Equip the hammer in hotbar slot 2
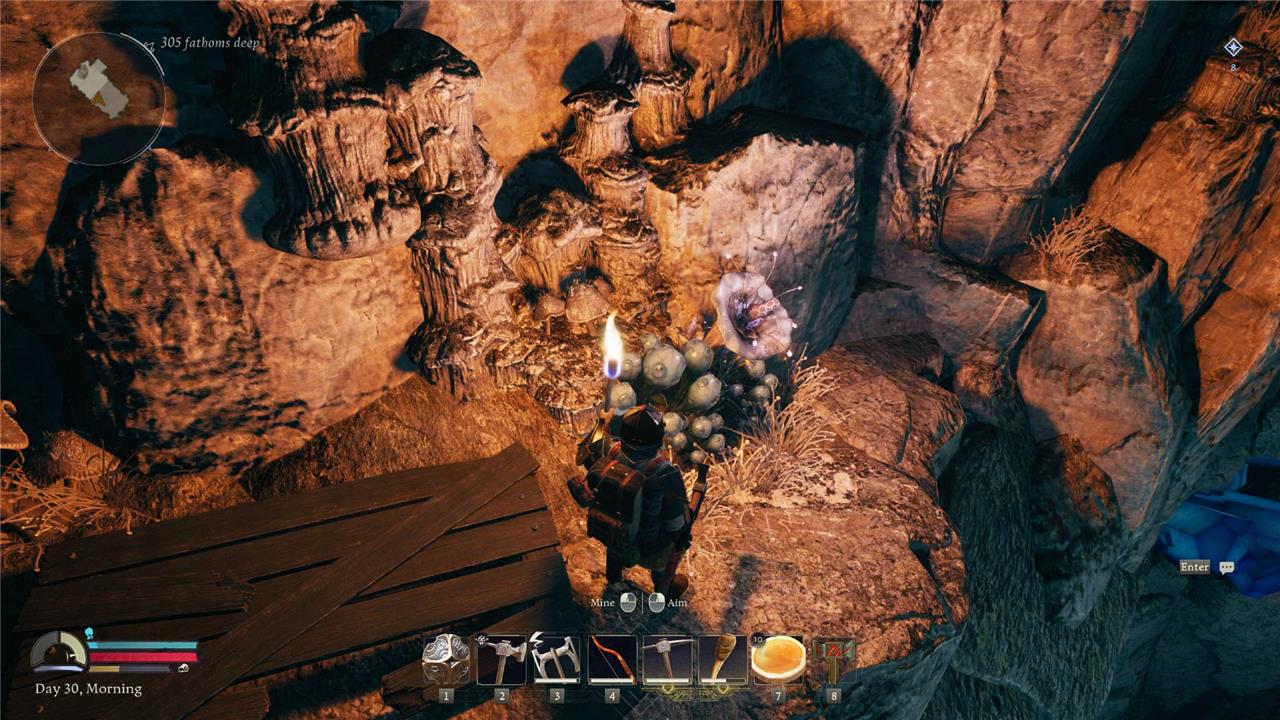The image size is (1280, 720). (501, 661)
